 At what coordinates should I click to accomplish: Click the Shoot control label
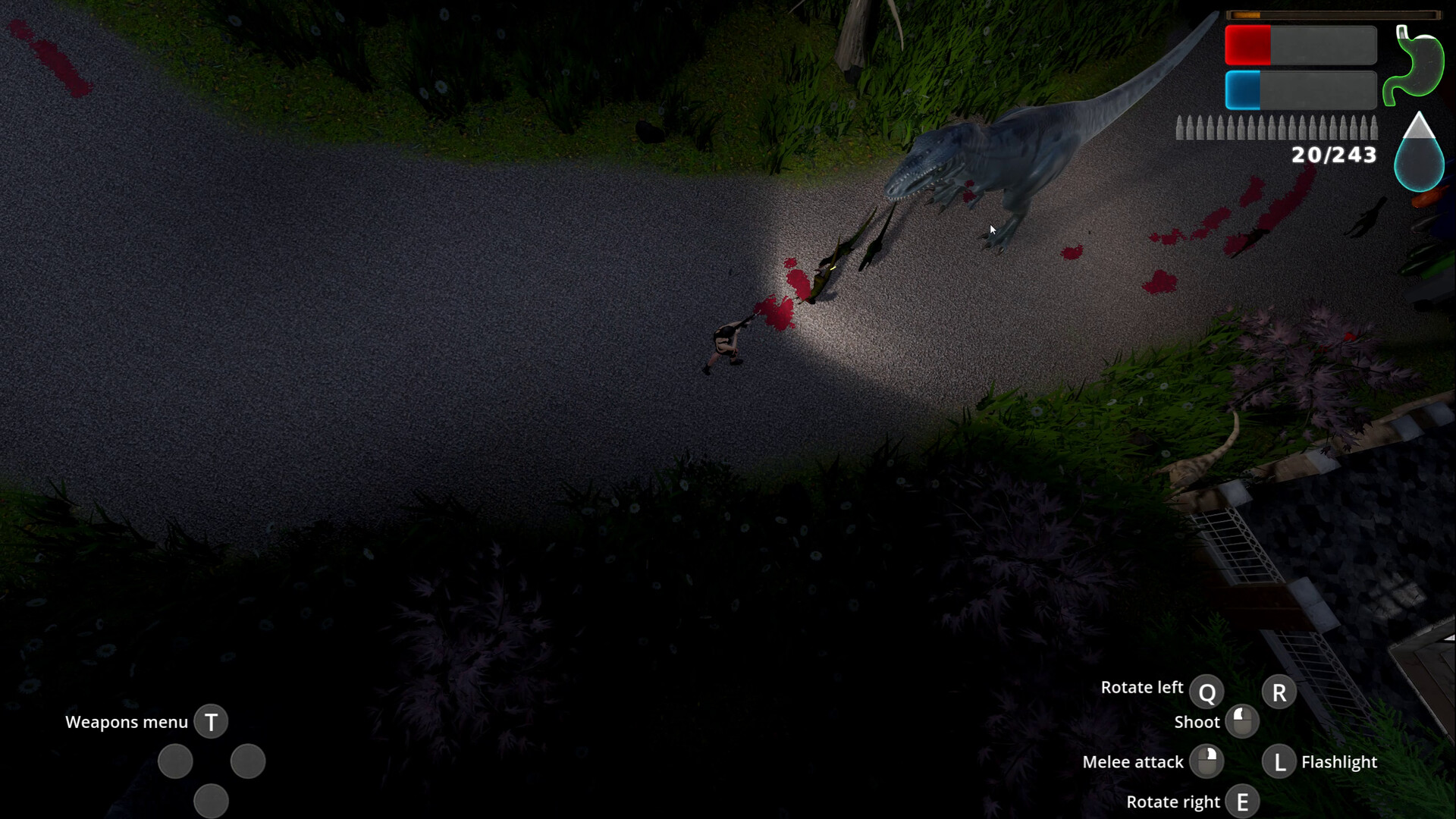coord(1197,721)
